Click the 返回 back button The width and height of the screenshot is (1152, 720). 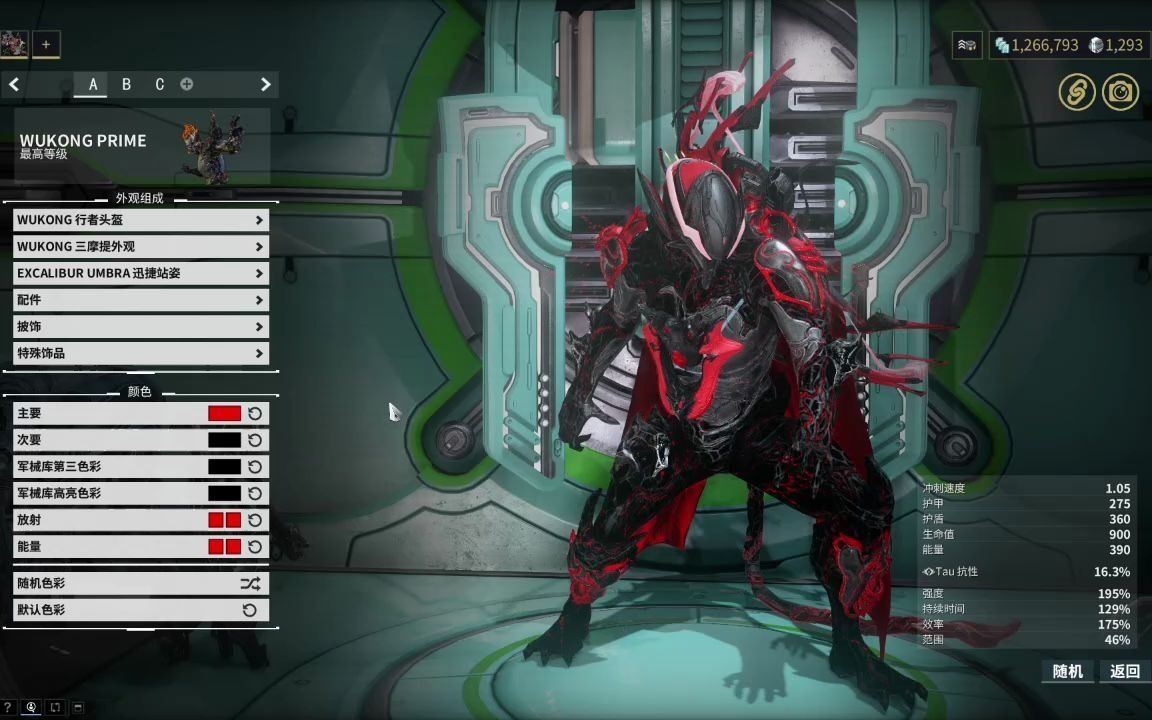(1125, 671)
